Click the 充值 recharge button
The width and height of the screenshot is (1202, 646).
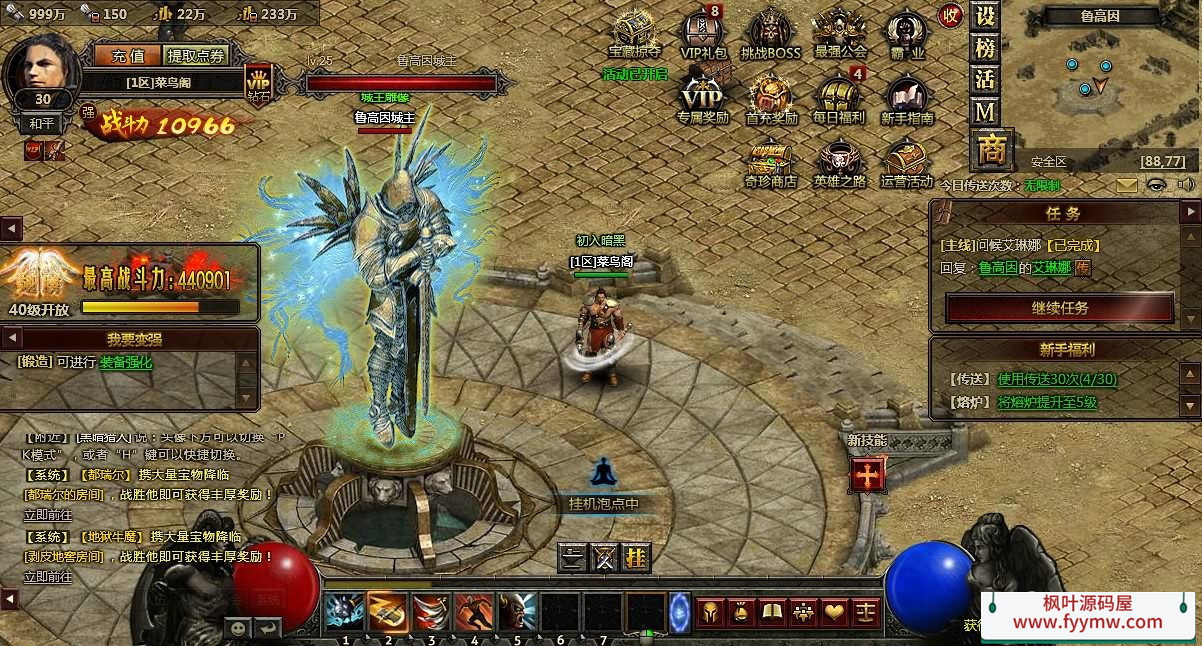(x=128, y=56)
